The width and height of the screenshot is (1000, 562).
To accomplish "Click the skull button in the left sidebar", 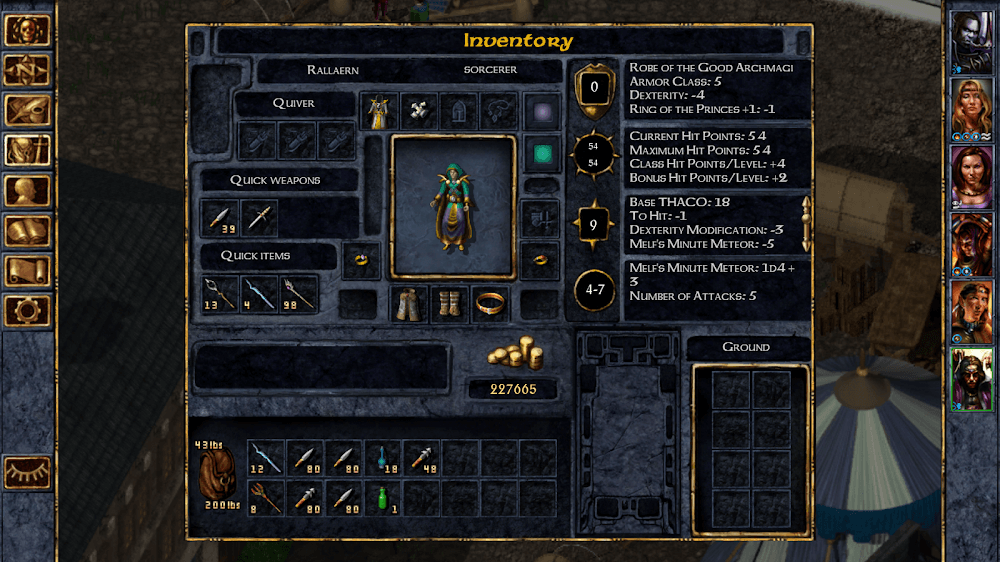I will pos(27,30).
